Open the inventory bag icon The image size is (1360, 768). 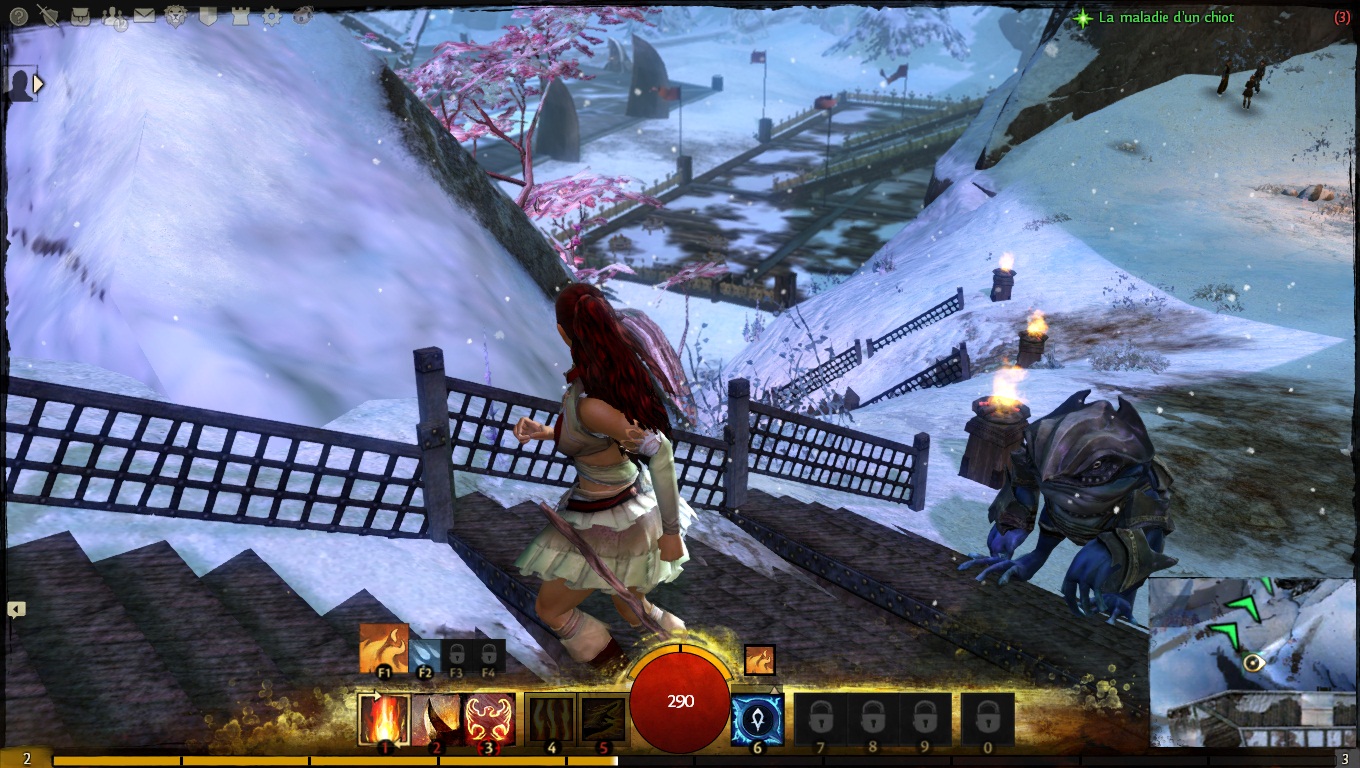click(81, 16)
